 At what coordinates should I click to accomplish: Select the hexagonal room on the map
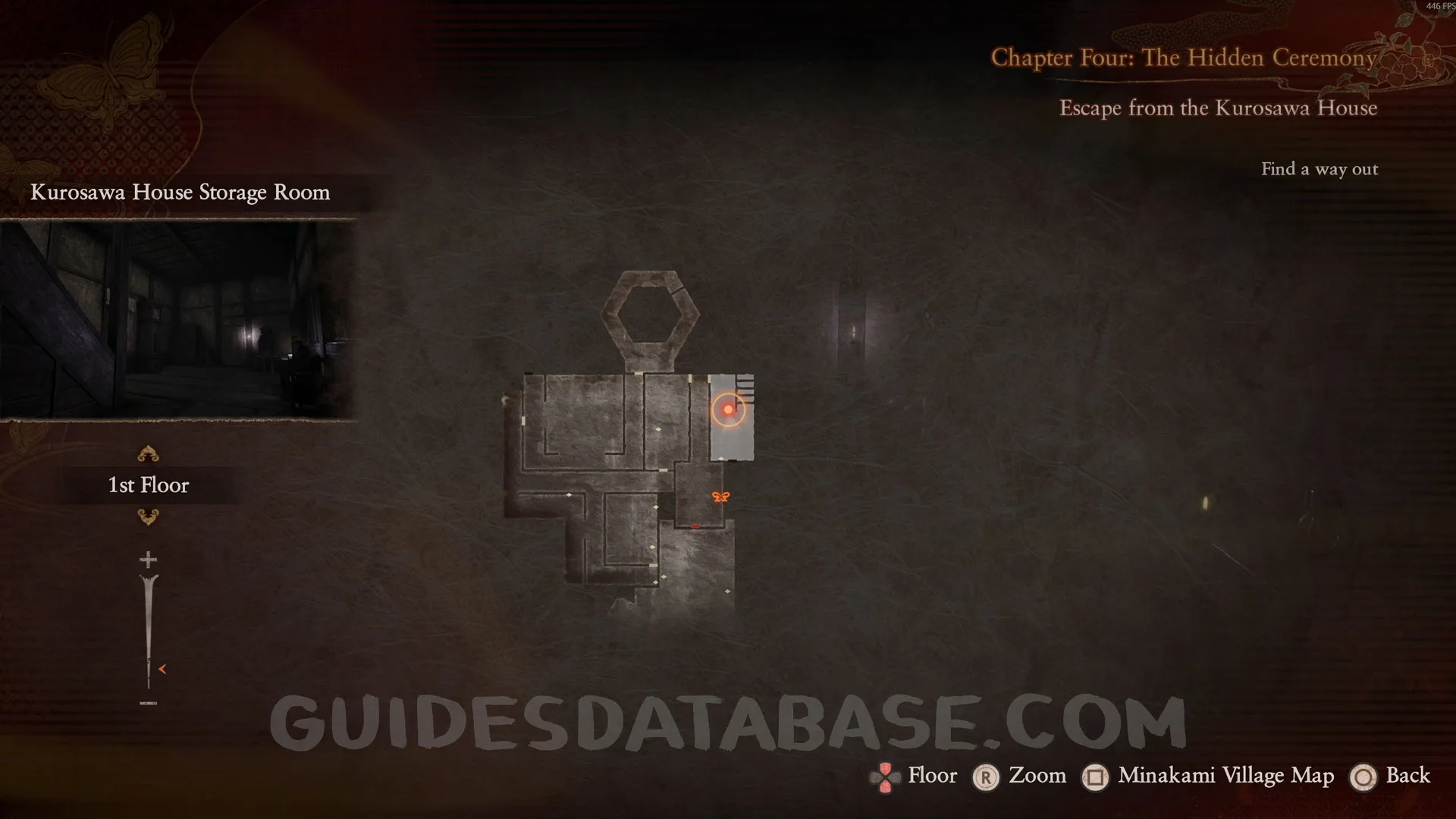coord(650,312)
